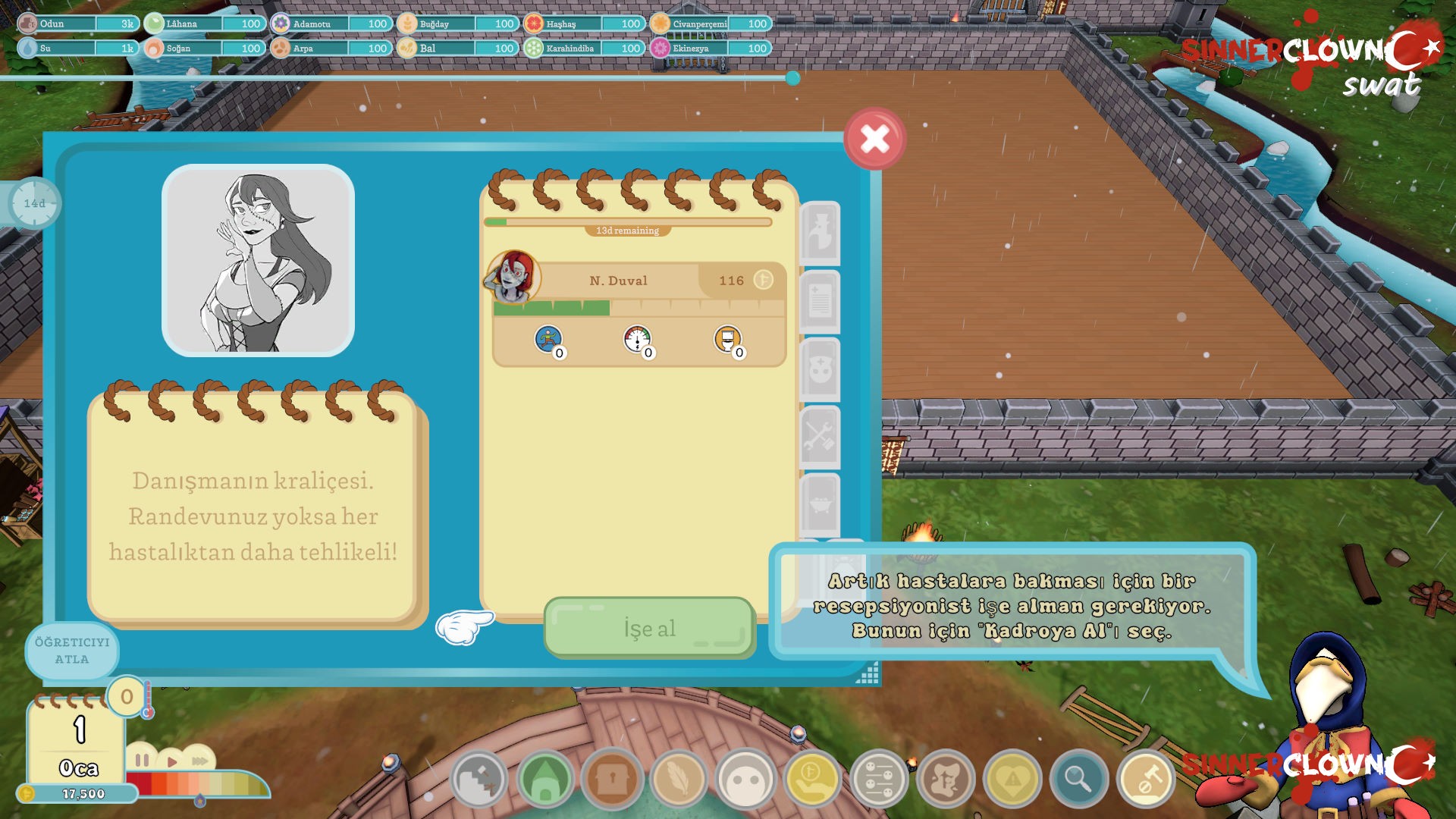Open the coin-in-hand finance menu
The width and height of the screenshot is (1456, 819).
[x=812, y=779]
